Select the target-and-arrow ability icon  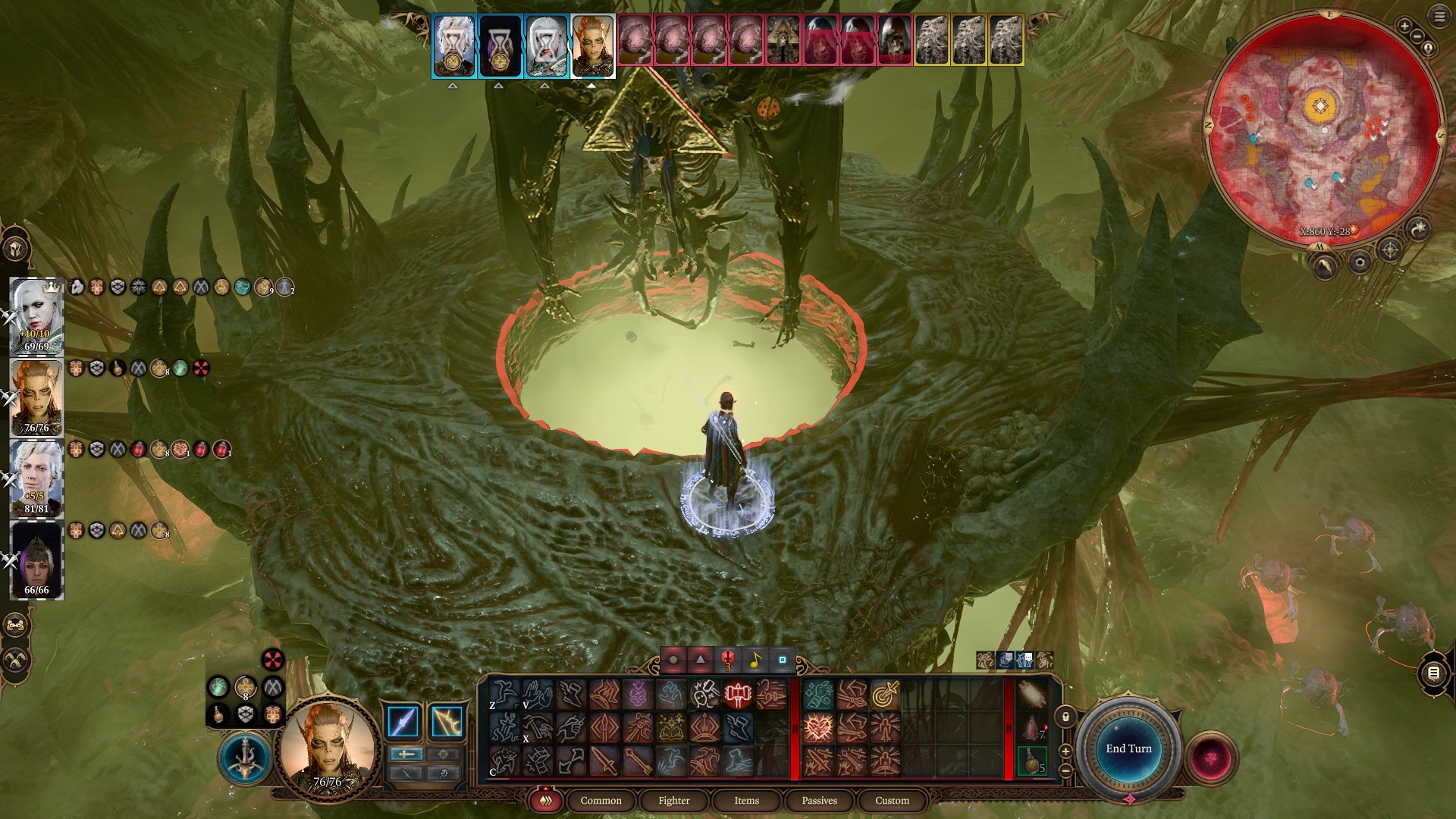[x=884, y=695]
